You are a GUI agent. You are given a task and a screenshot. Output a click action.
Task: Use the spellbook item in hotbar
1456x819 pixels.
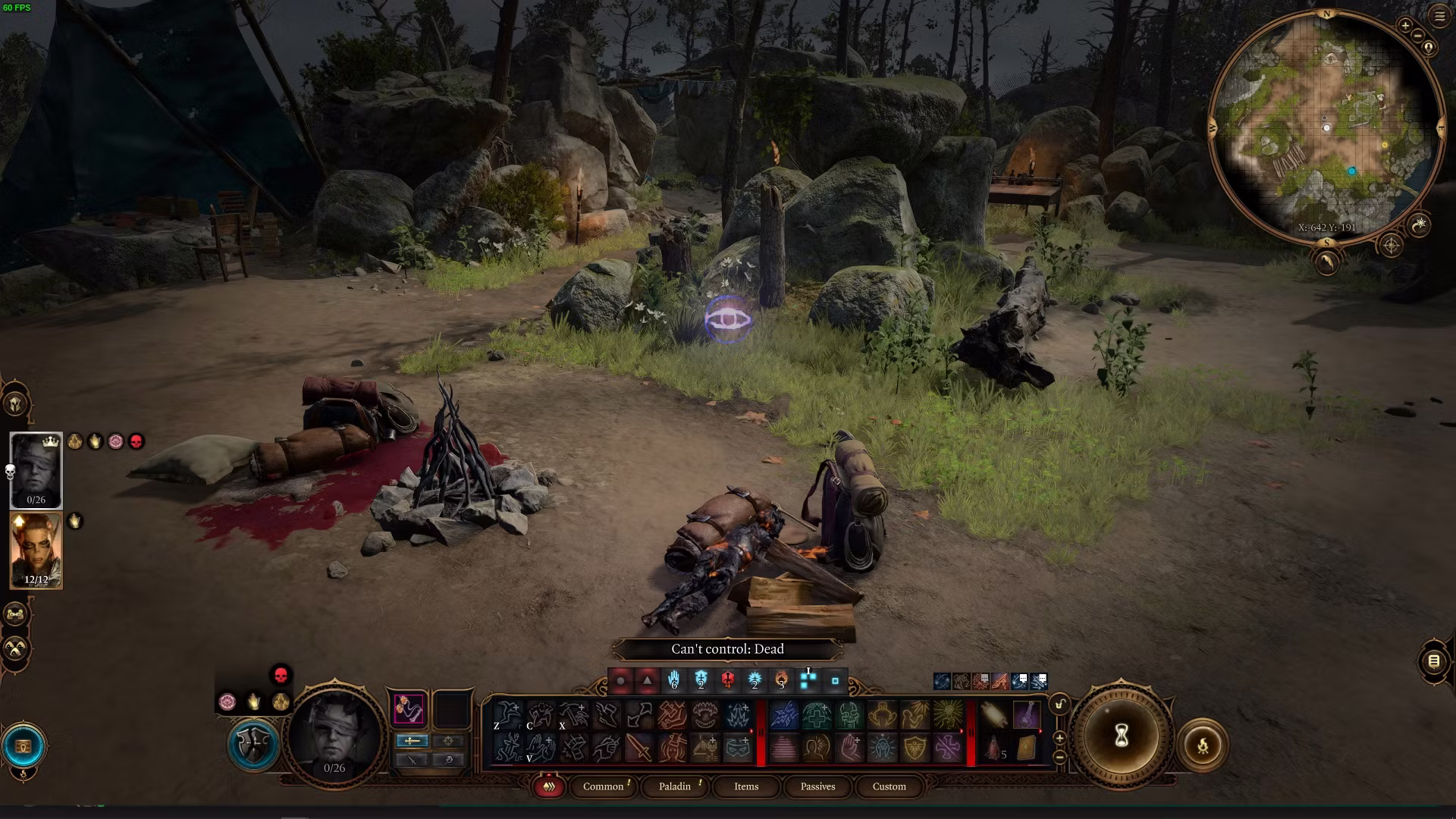coord(1026,747)
